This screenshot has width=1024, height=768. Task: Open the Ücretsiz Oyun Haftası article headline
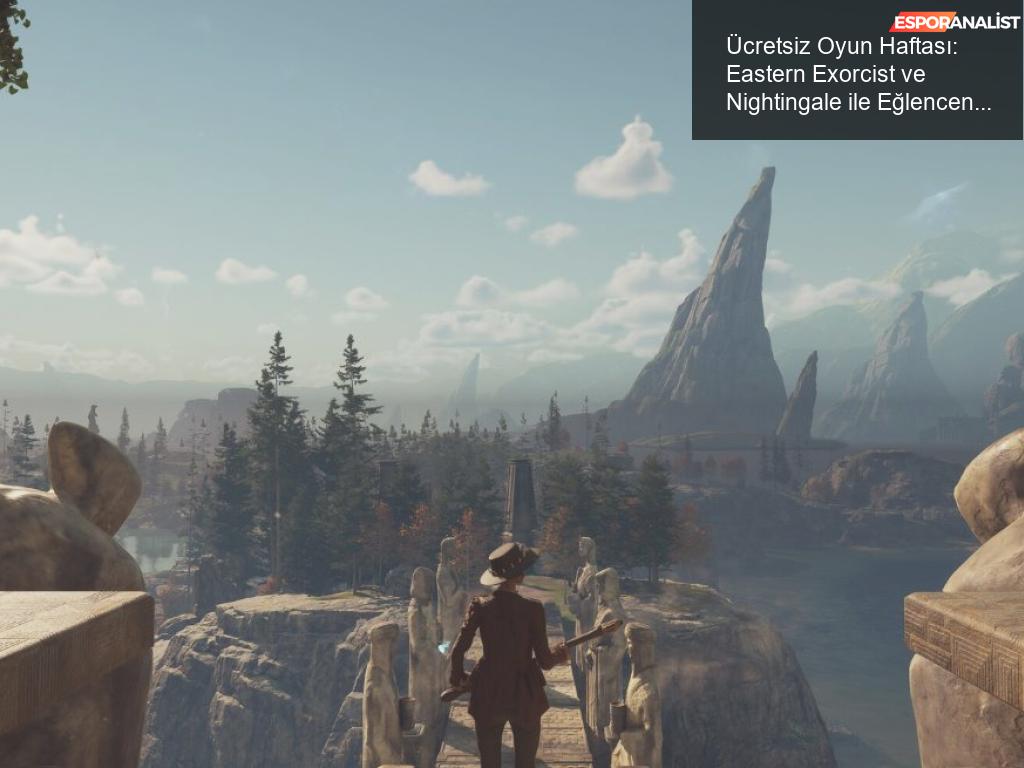tap(858, 75)
